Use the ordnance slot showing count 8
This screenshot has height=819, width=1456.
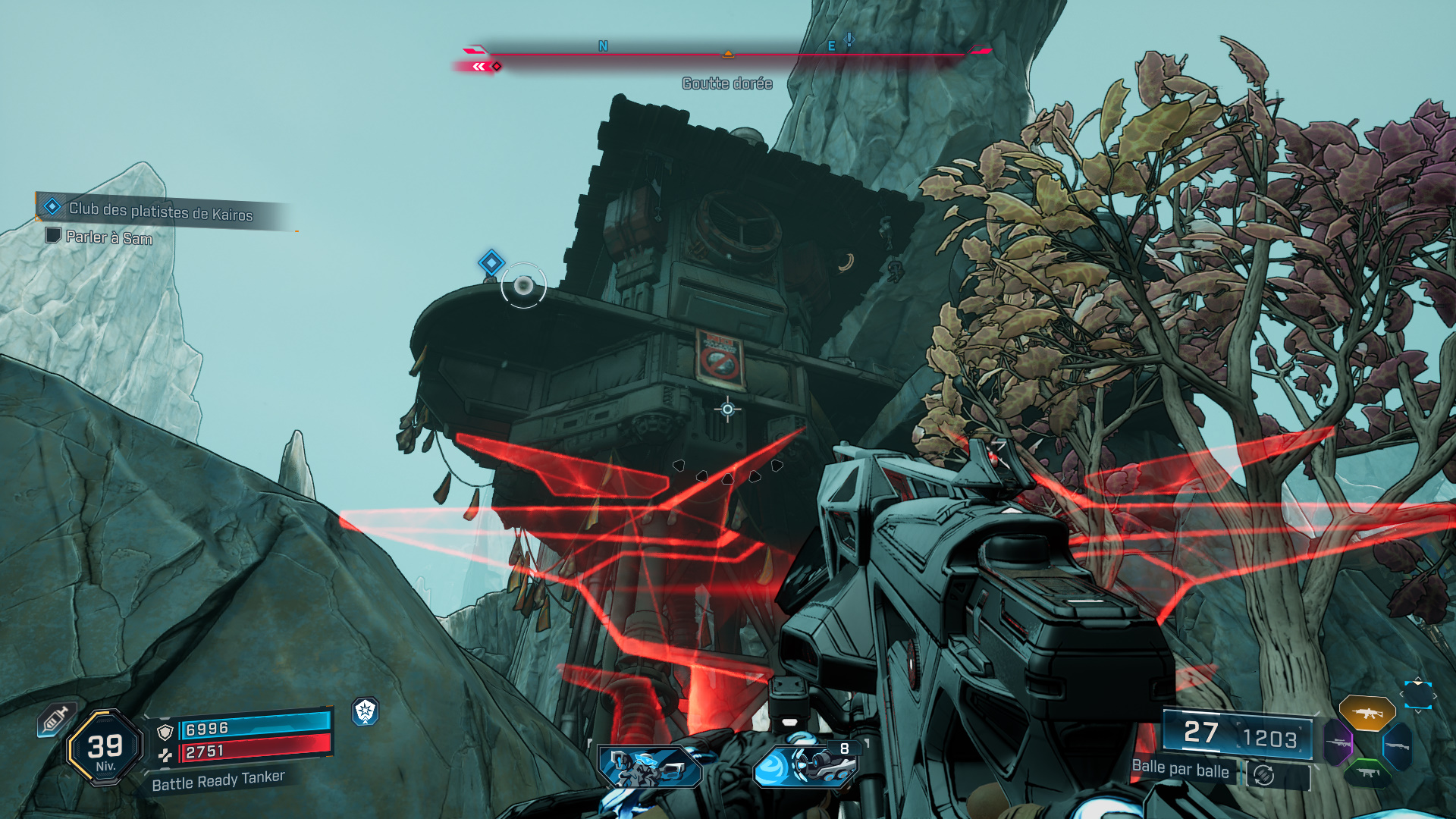[x=805, y=764]
